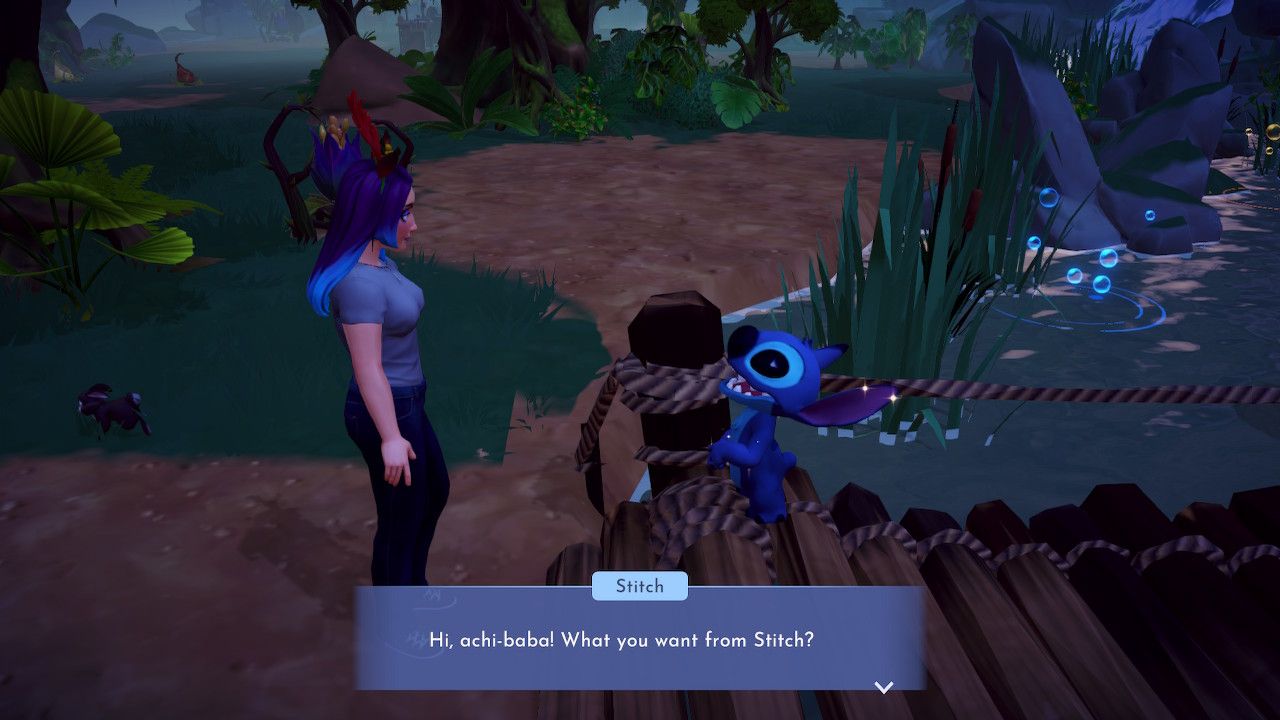Select the red pitcher plant near the trees

pyautogui.click(x=187, y=74)
